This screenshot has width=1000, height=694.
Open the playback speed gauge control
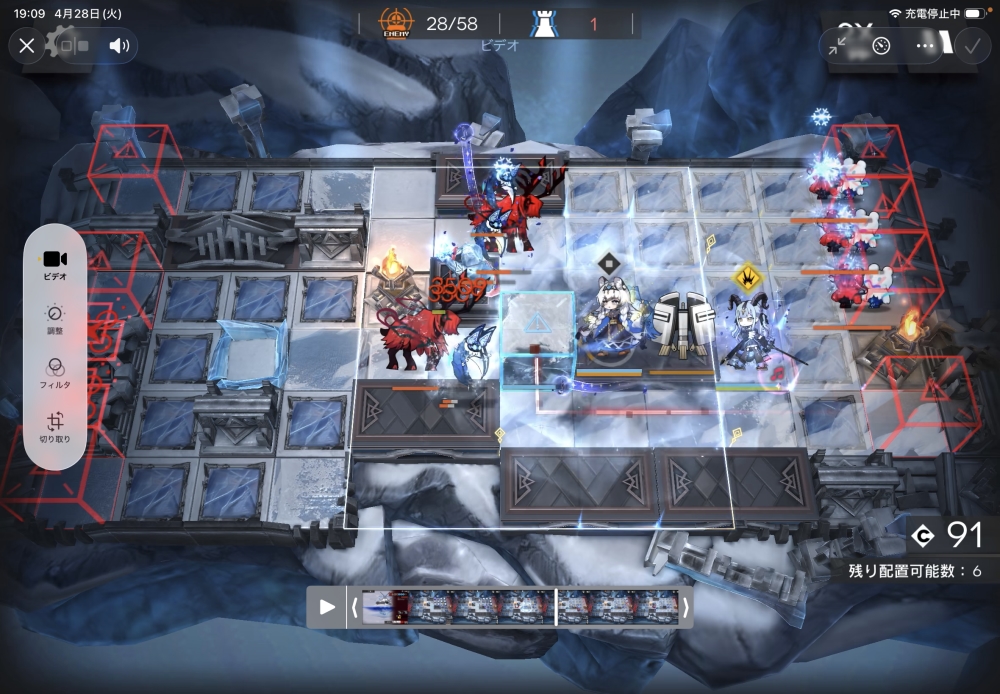tap(881, 45)
